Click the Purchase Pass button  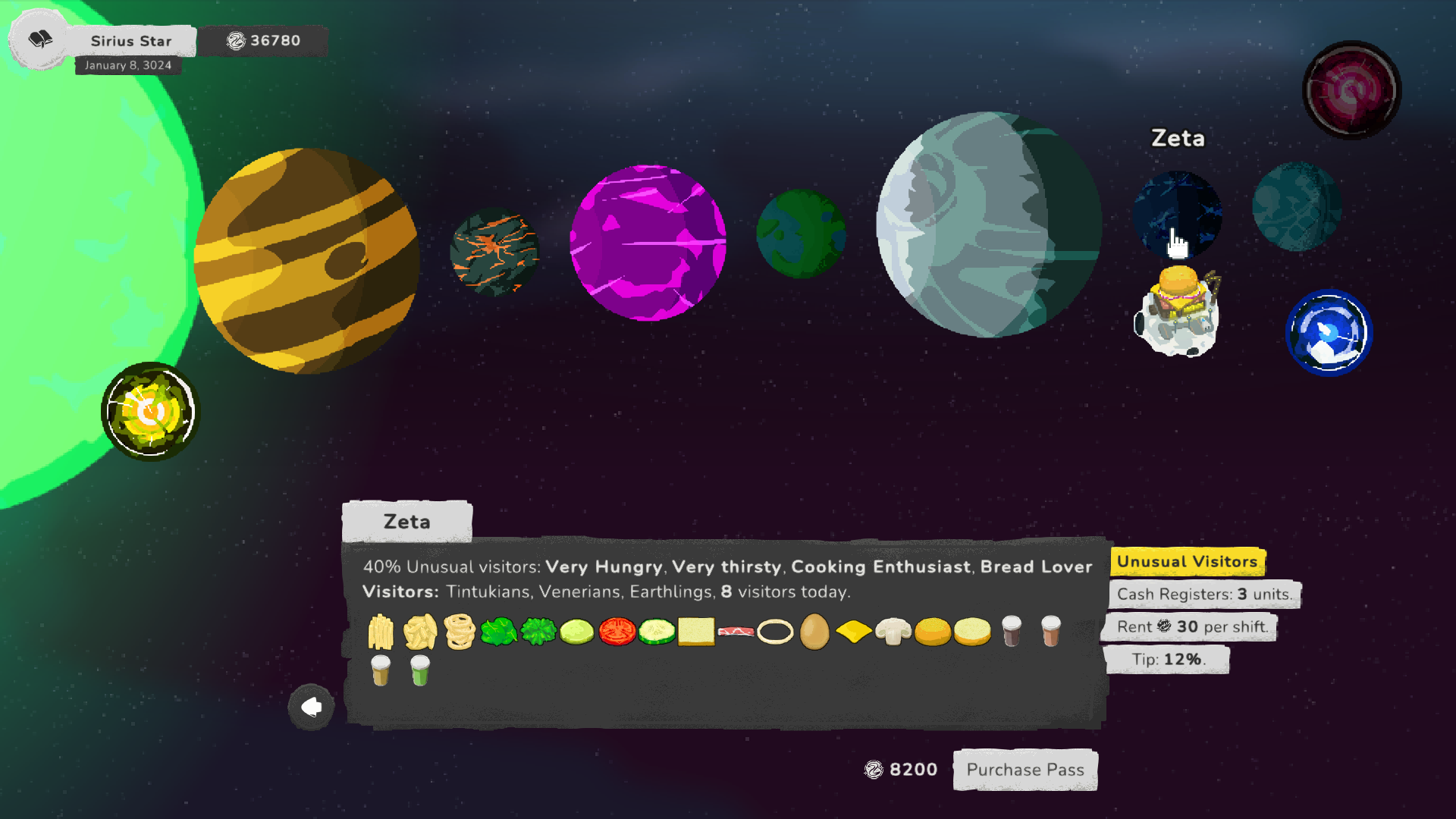click(1025, 770)
